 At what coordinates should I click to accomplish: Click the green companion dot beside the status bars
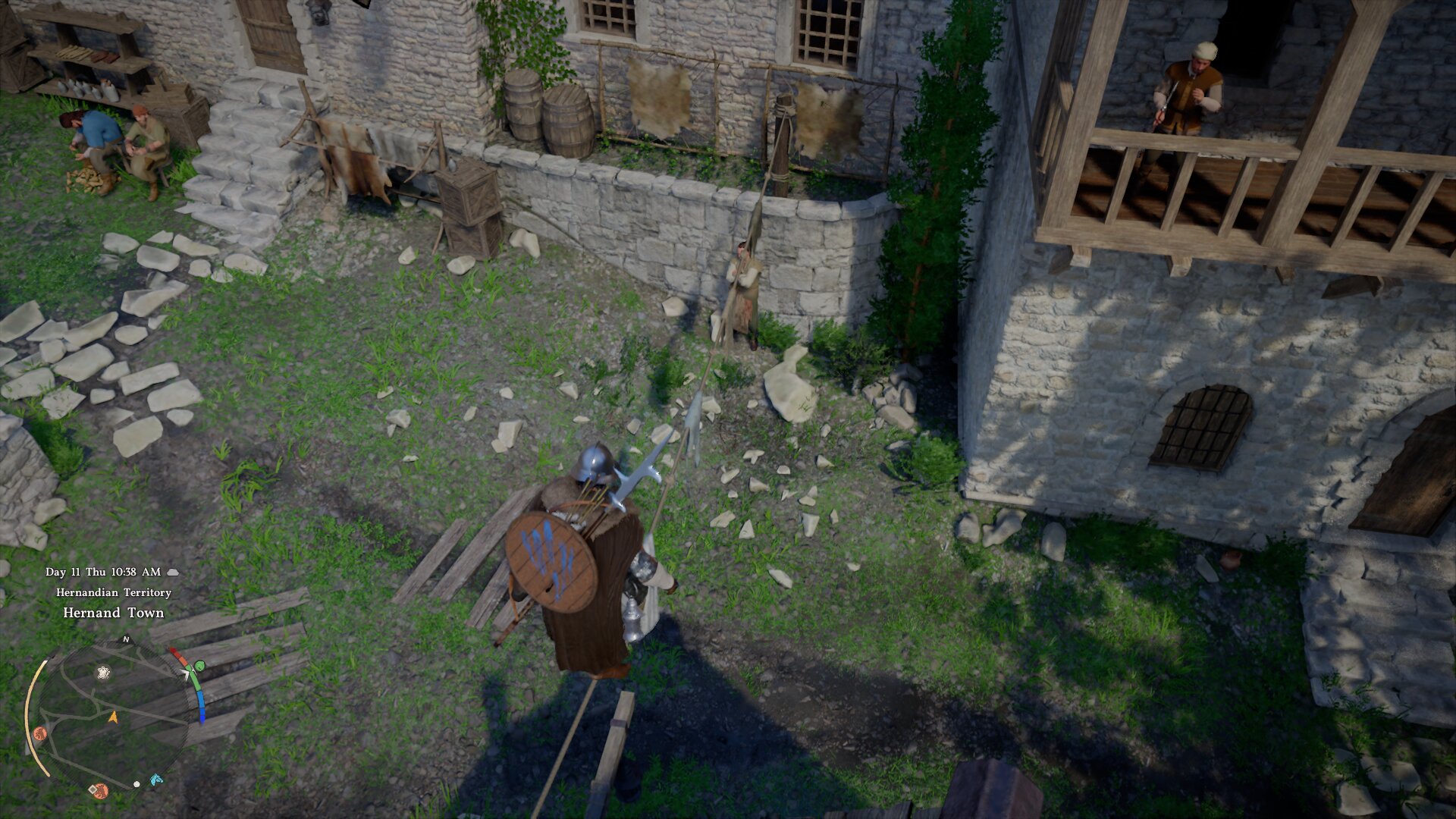[x=200, y=665]
